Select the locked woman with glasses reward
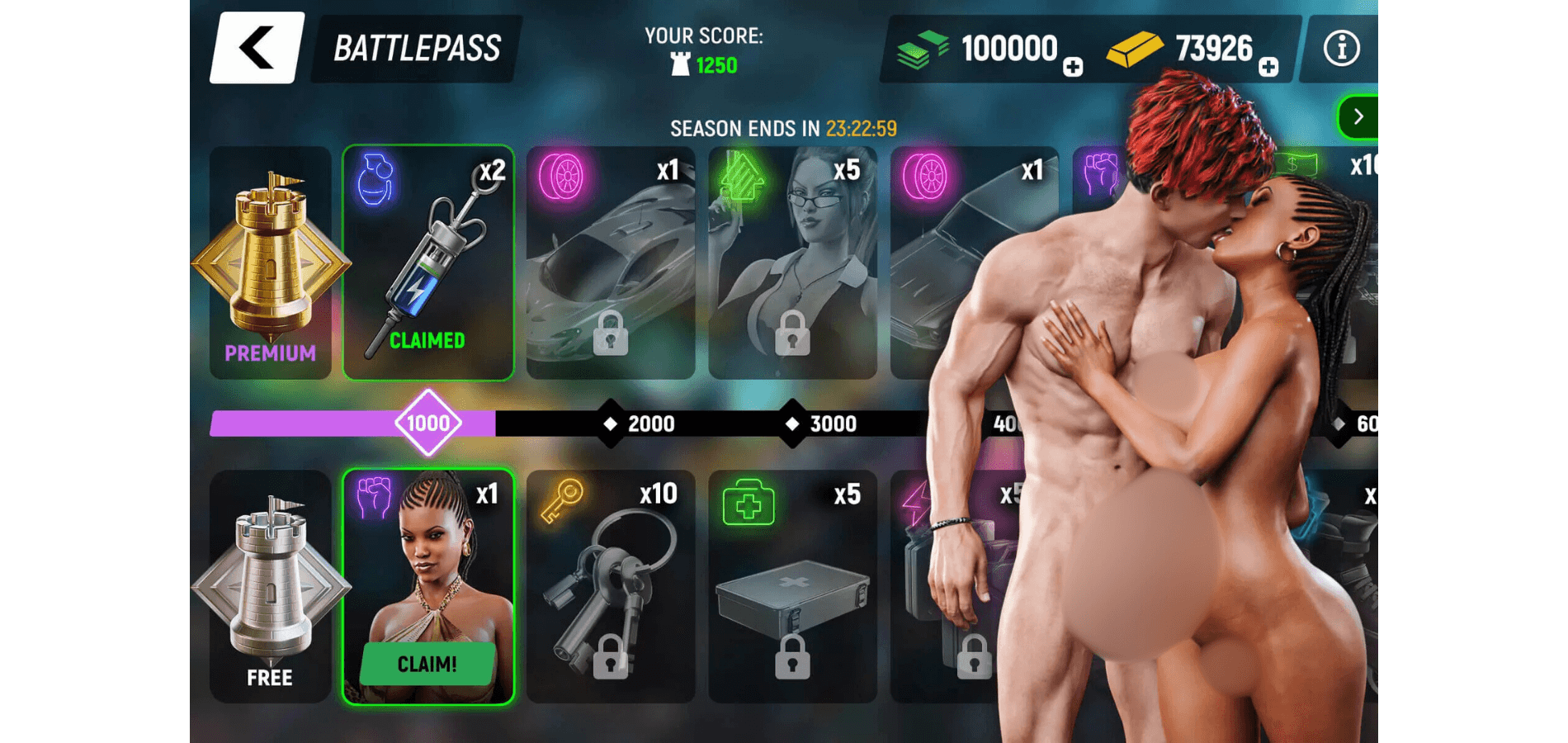Screen dimensions: 1568x743 click(x=792, y=263)
